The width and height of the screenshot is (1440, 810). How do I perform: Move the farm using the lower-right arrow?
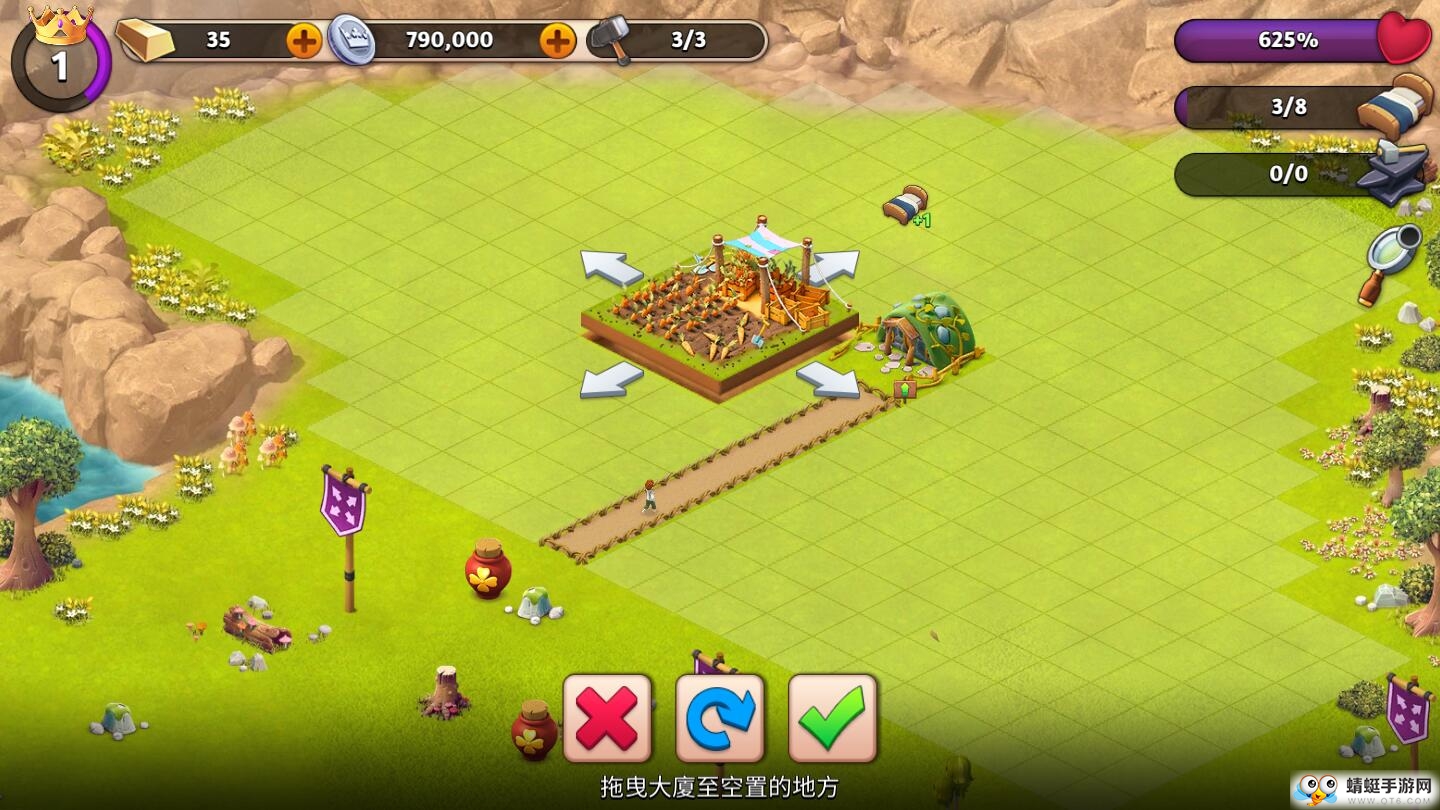829,379
